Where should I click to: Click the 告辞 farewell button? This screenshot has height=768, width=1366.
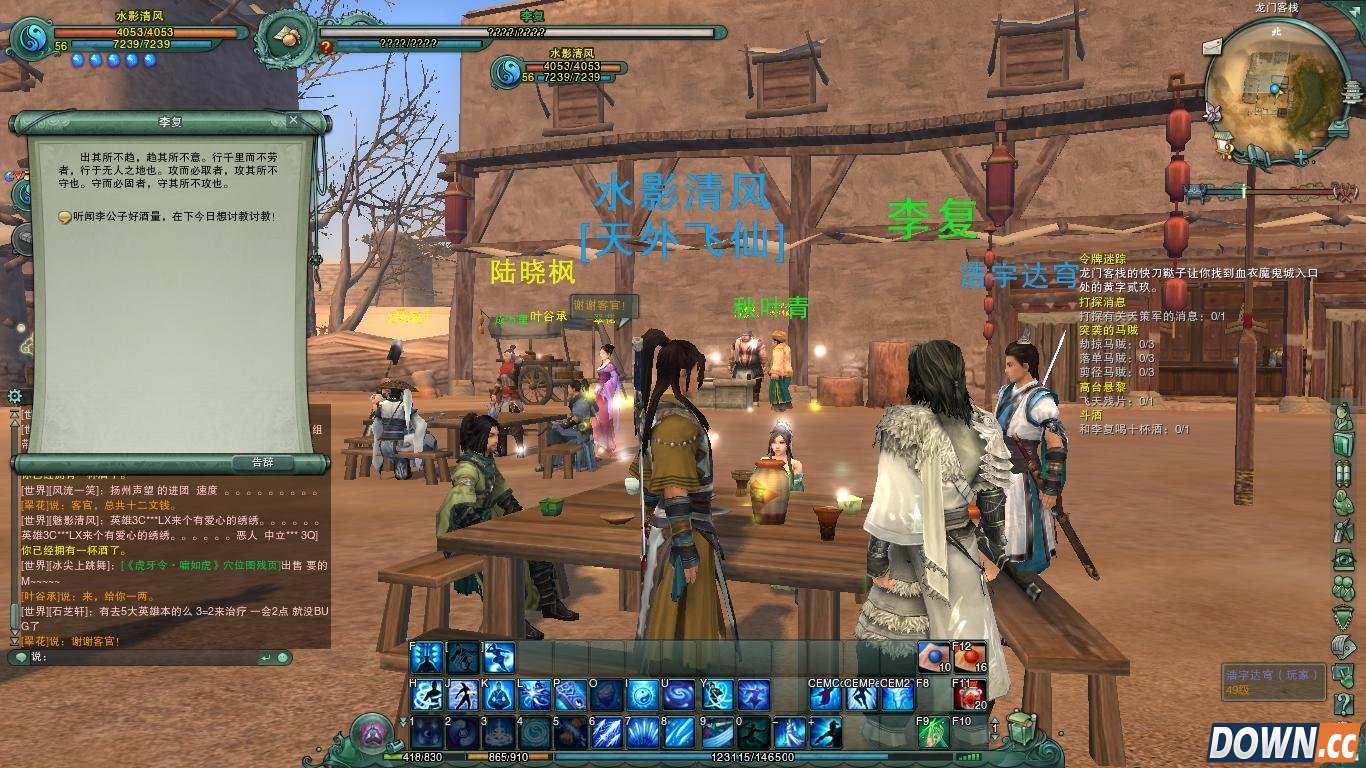pos(261,463)
